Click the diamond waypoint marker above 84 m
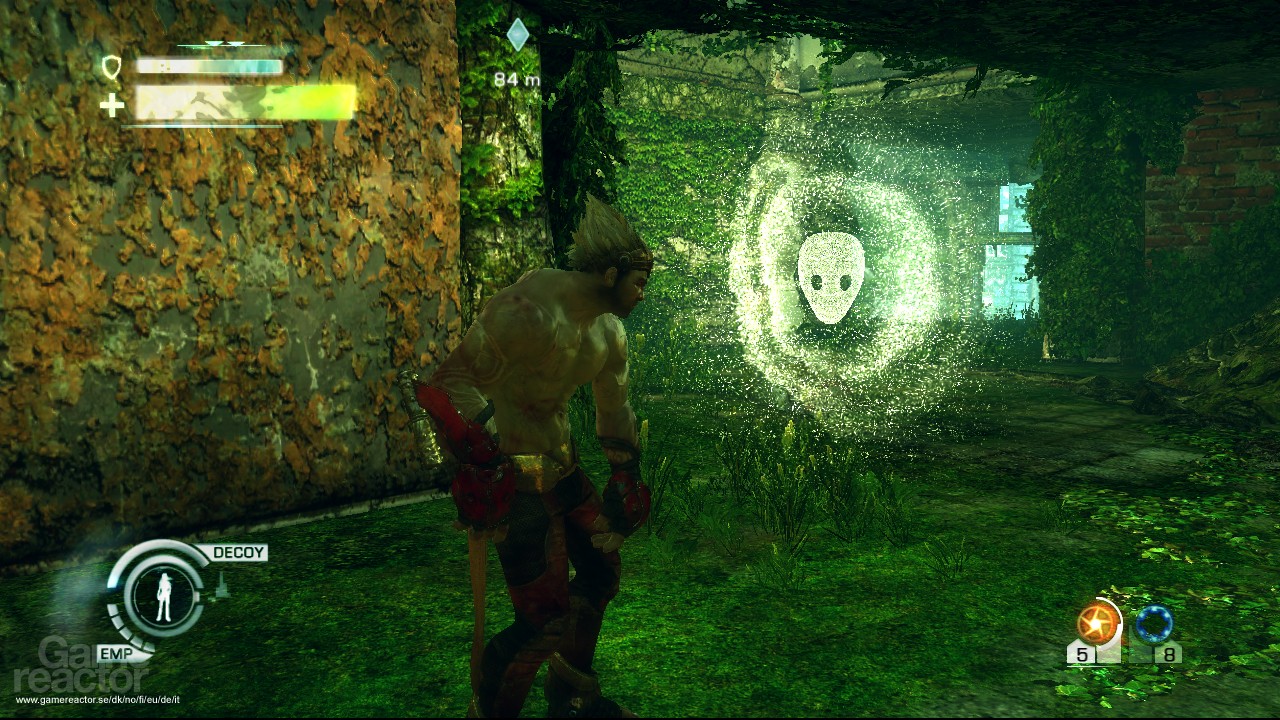Image resolution: width=1280 pixels, height=720 pixels. point(517,33)
